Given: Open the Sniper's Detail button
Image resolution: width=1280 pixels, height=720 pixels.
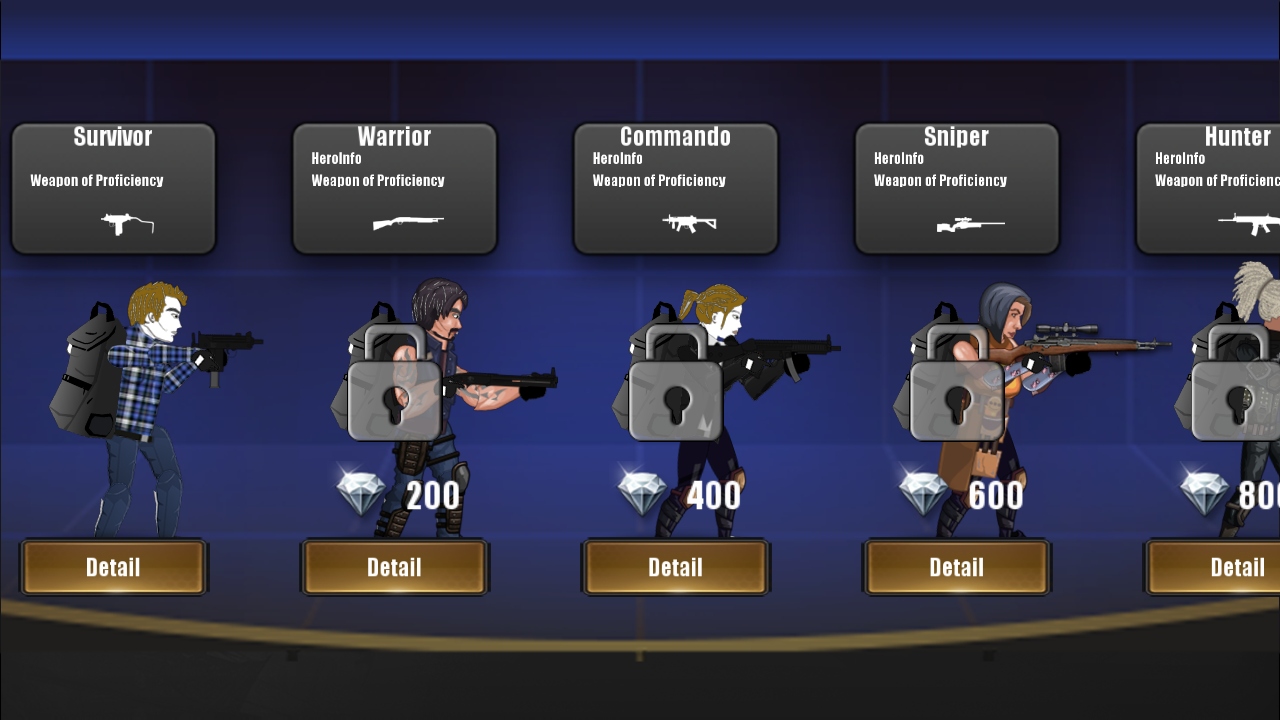Looking at the screenshot, I should pos(956,567).
